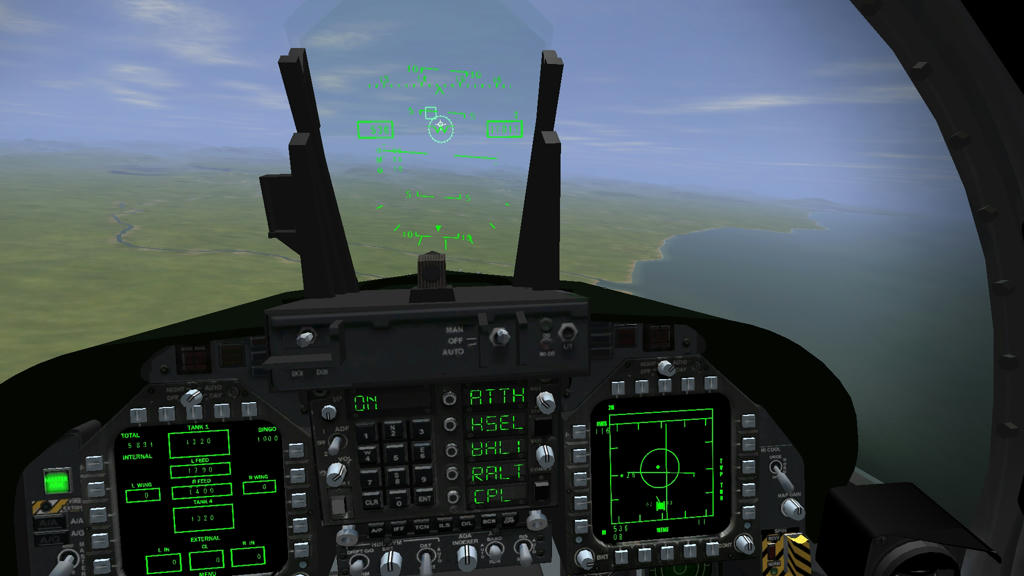Choose the HSEL option button

point(449,423)
